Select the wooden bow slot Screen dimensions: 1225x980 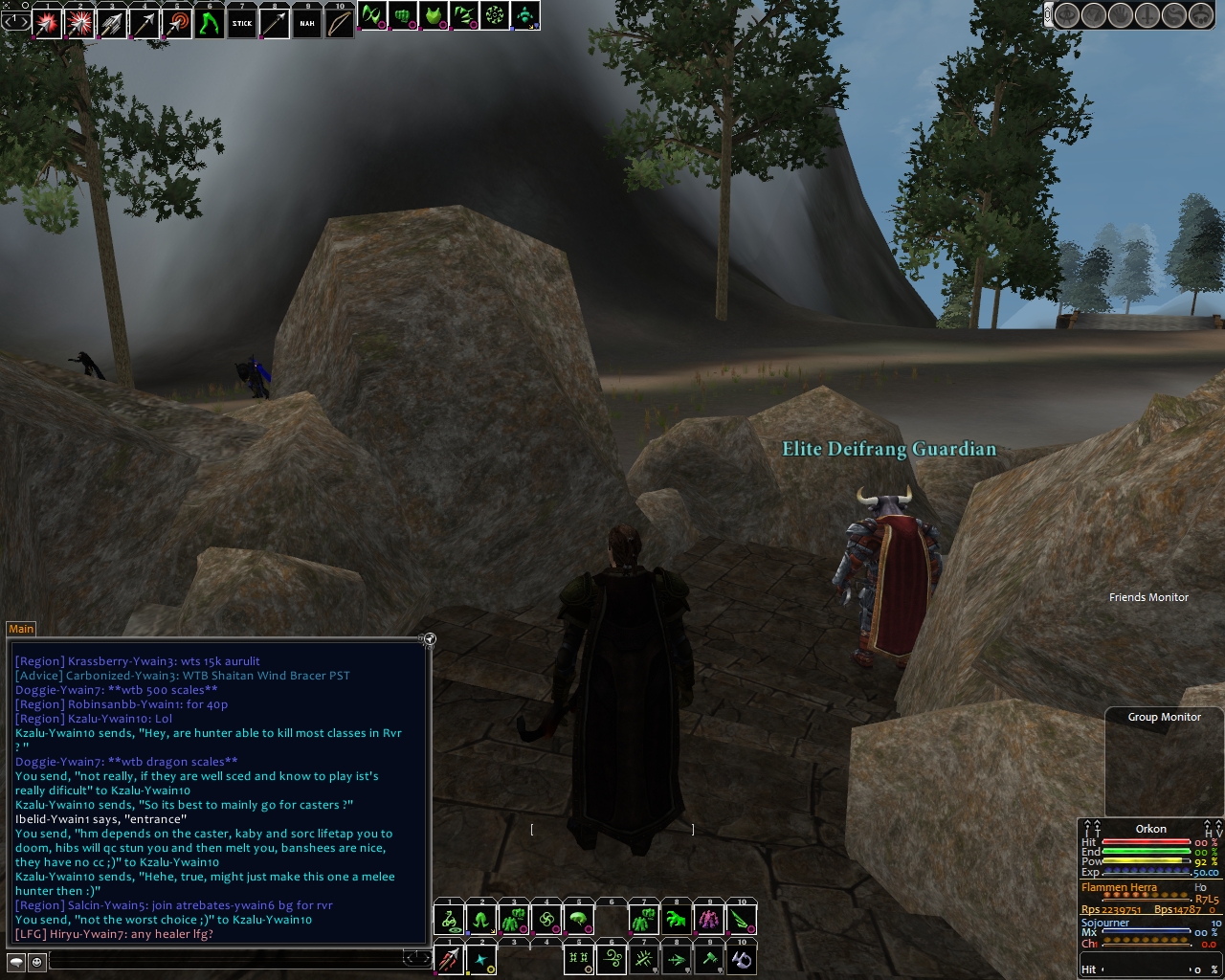[x=340, y=22]
